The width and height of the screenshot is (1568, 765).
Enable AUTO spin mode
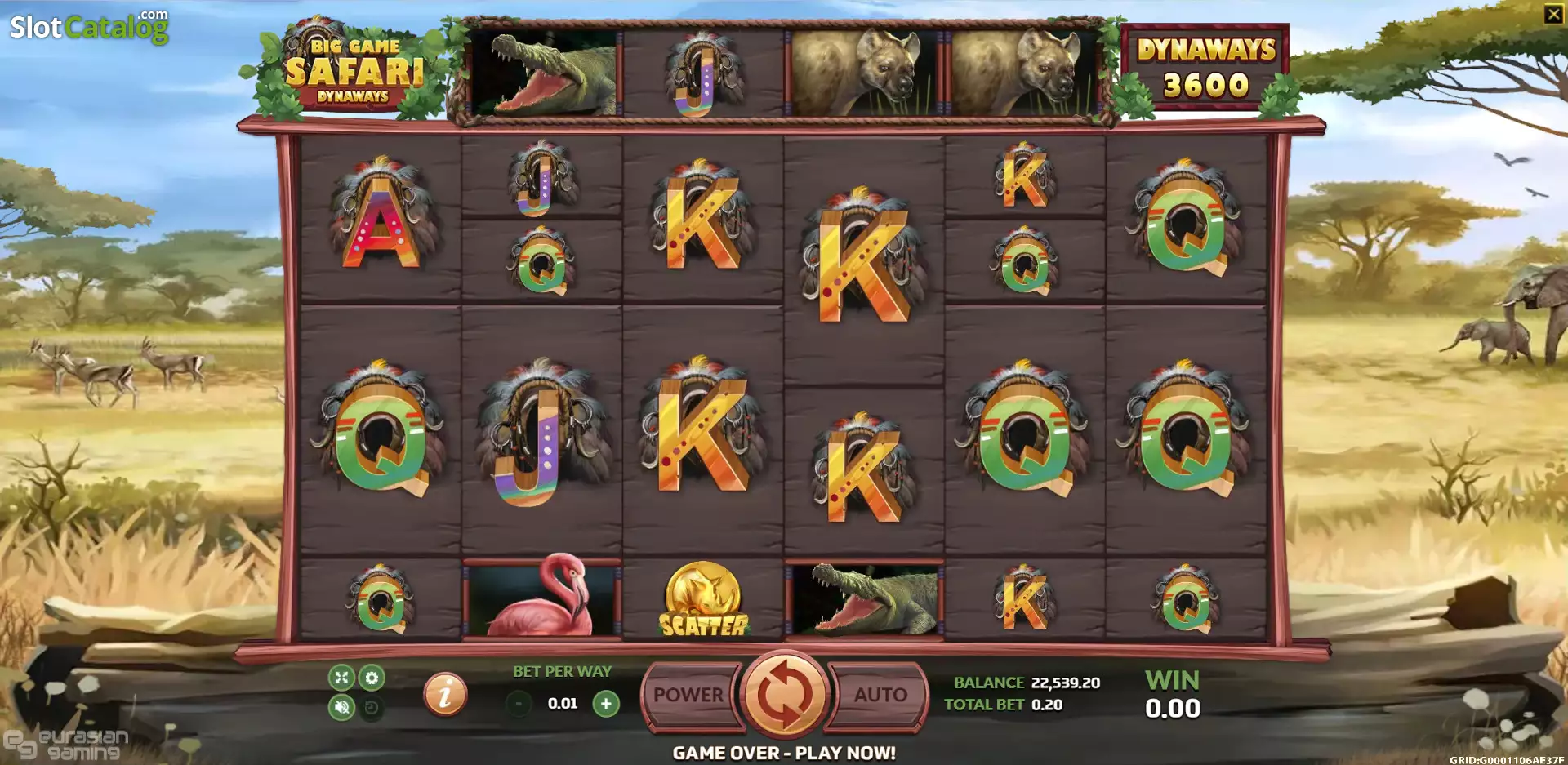[x=882, y=695]
